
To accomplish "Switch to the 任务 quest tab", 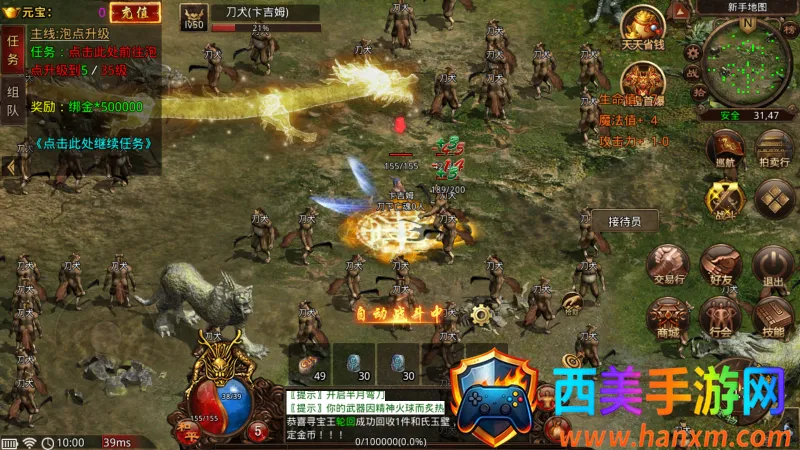I will click(x=12, y=50).
